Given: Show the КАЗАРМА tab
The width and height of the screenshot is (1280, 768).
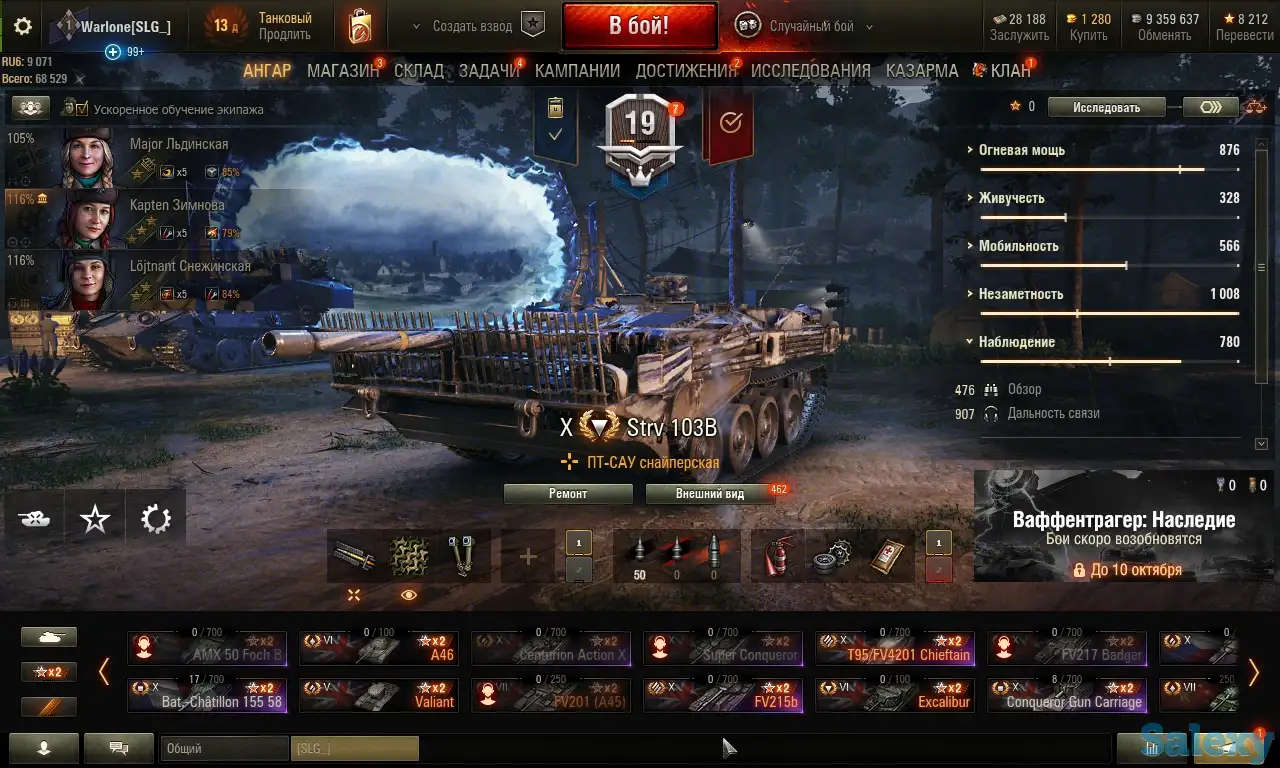Looking at the screenshot, I should click(922, 71).
